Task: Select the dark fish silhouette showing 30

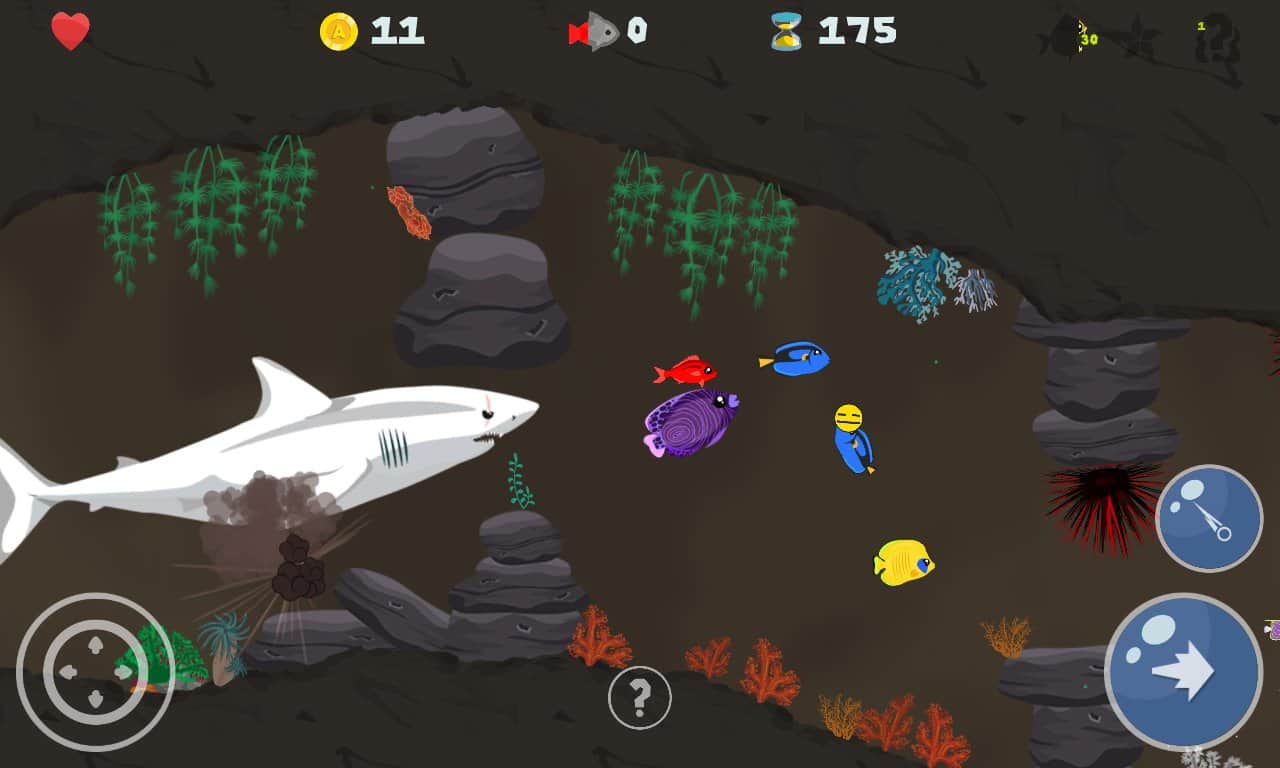Action: tap(1070, 37)
